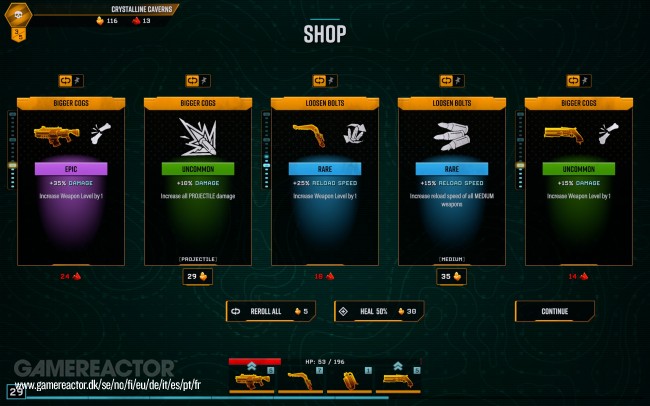Select the backpack-shaped item slot numbered 1
The width and height of the screenshot is (650, 406).
tap(348, 379)
